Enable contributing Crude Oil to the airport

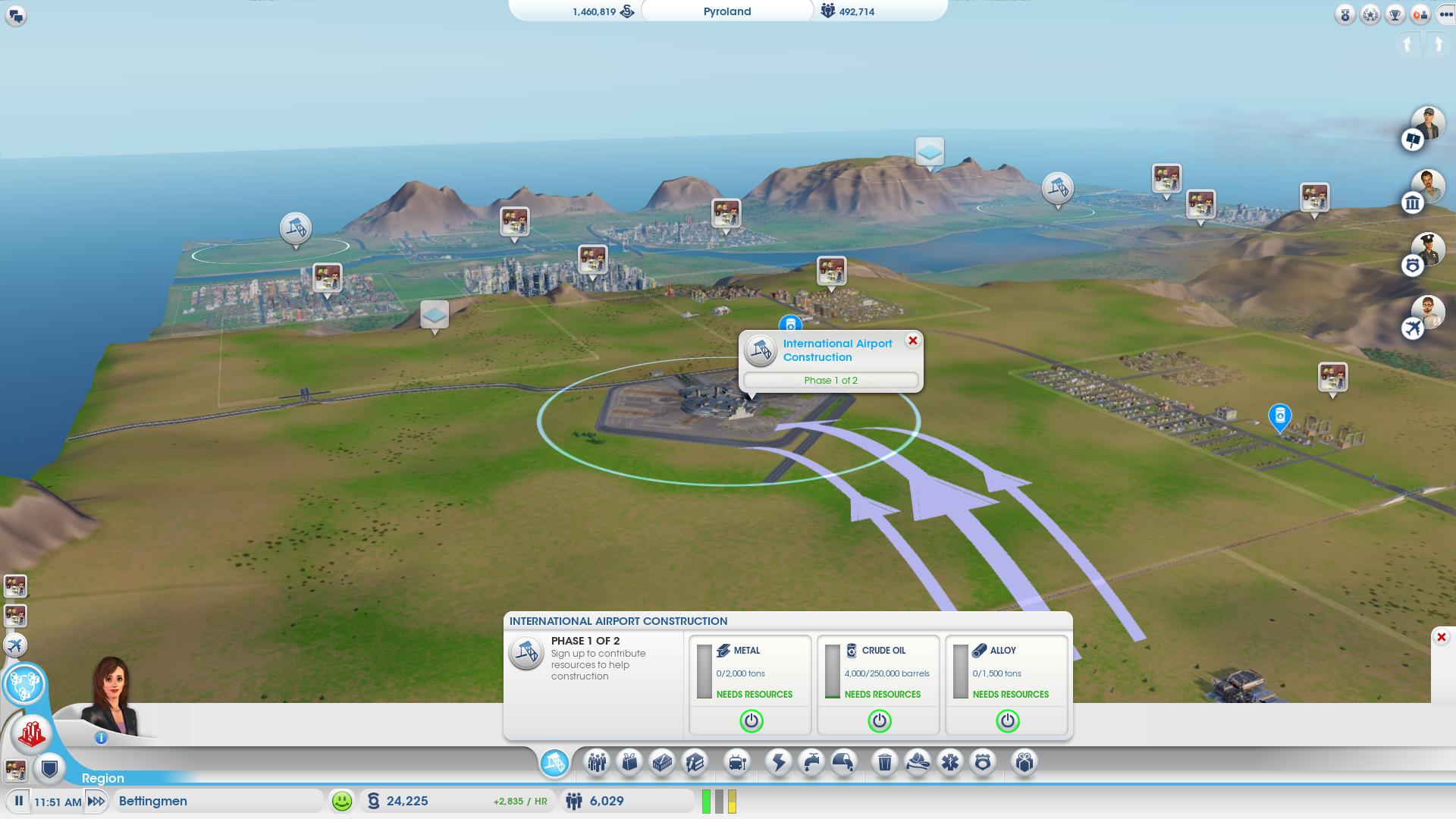pyautogui.click(x=879, y=722)
